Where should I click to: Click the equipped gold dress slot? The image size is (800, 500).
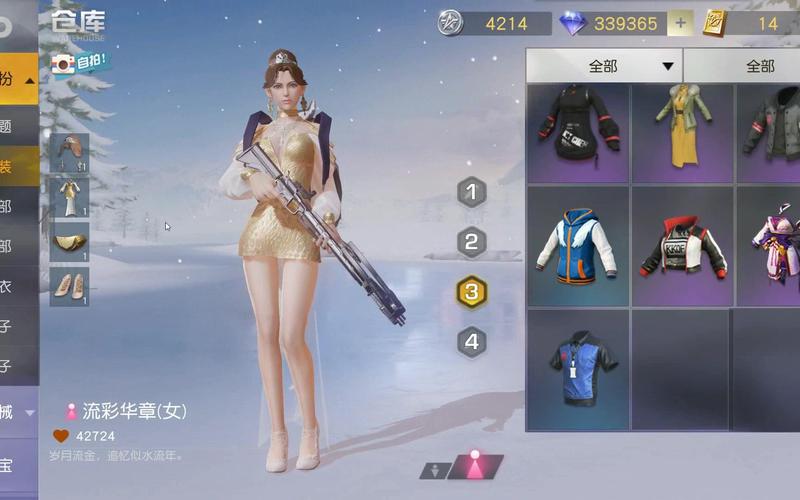point(70,198)
